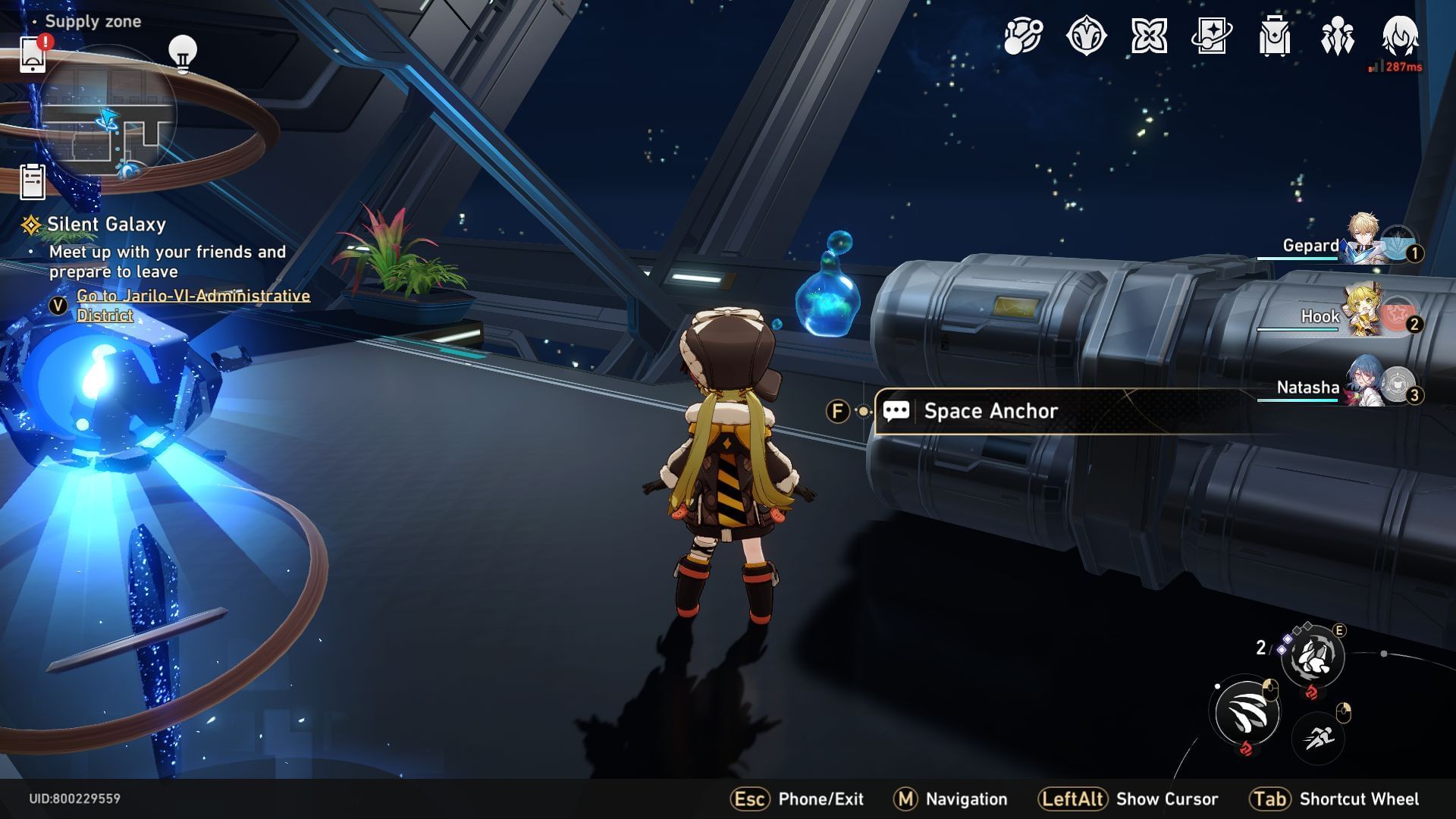Viewport: 1456px width, 819px height.
Task: Switch to Gepard in the team list
Action: 1361,240
